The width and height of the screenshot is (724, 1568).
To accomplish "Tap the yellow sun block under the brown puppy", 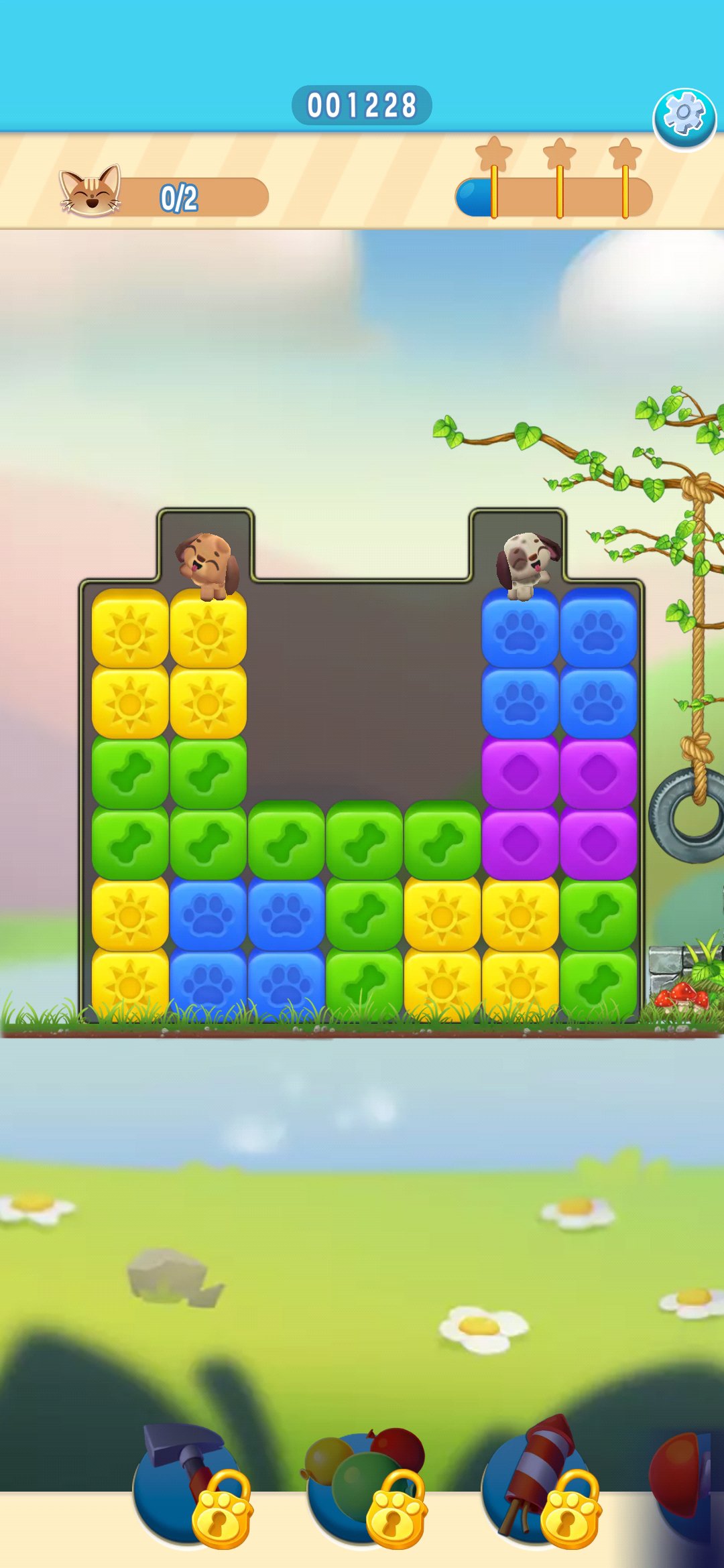I will 208,631.
